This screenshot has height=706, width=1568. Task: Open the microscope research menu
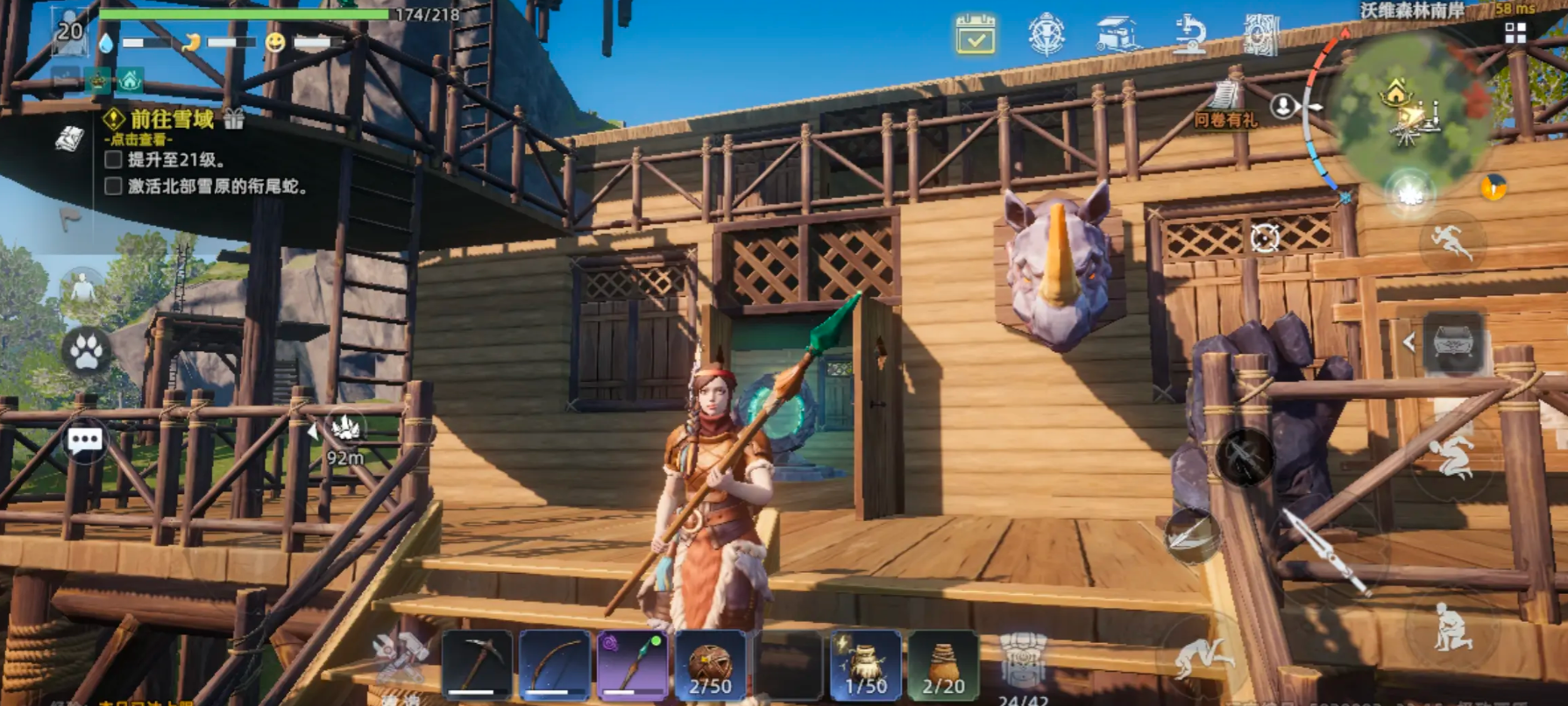click(x=1189, y=36)
